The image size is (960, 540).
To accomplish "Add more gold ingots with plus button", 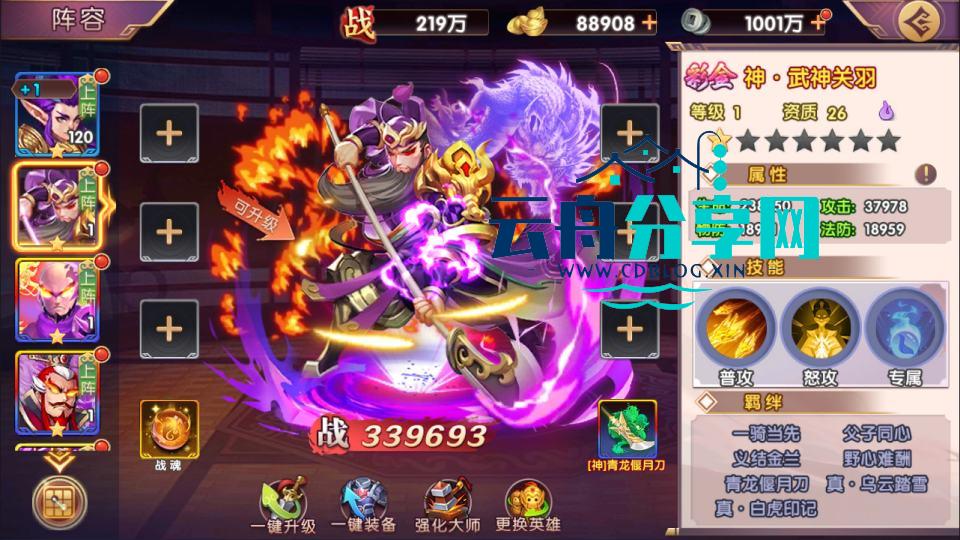I will pyautogui.click(x=650, y=22).
